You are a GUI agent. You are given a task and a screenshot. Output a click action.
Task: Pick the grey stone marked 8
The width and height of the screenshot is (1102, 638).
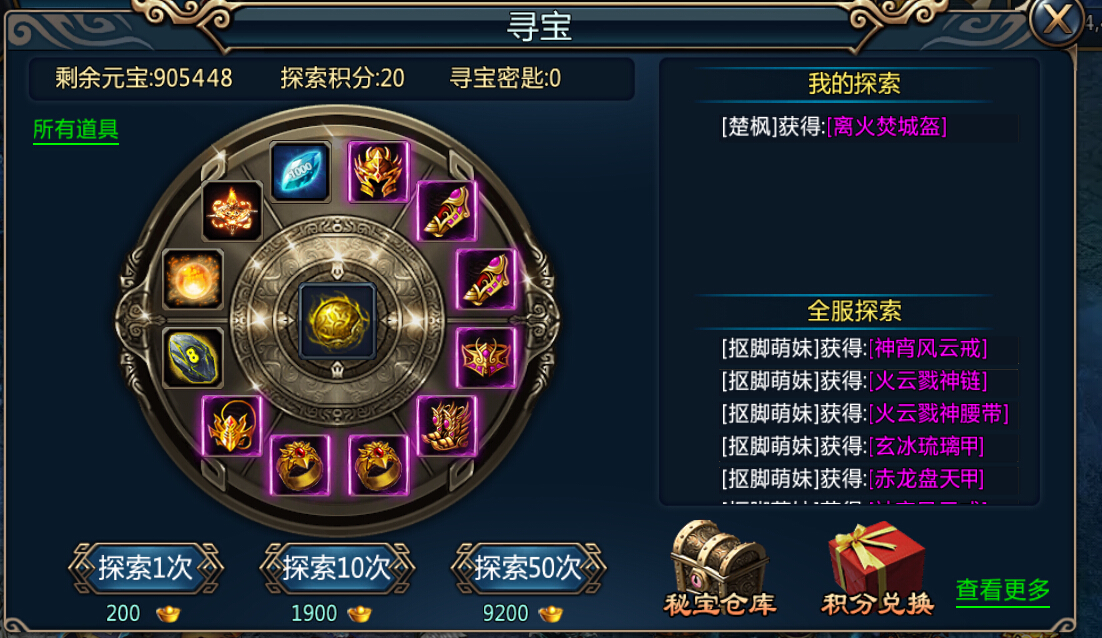pyautogui.click(x=193, y=357)
